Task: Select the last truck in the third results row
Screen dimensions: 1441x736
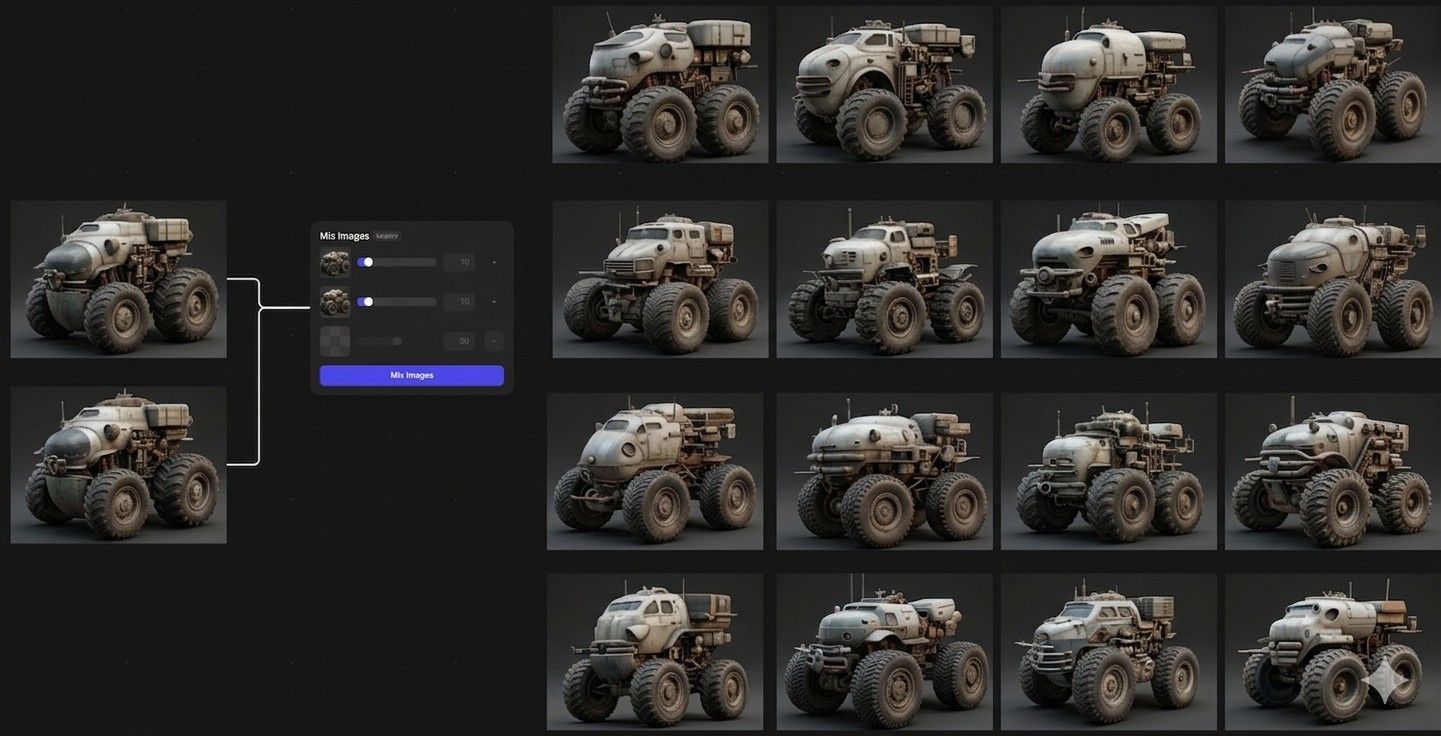Action: click(x=1331, y=470)
